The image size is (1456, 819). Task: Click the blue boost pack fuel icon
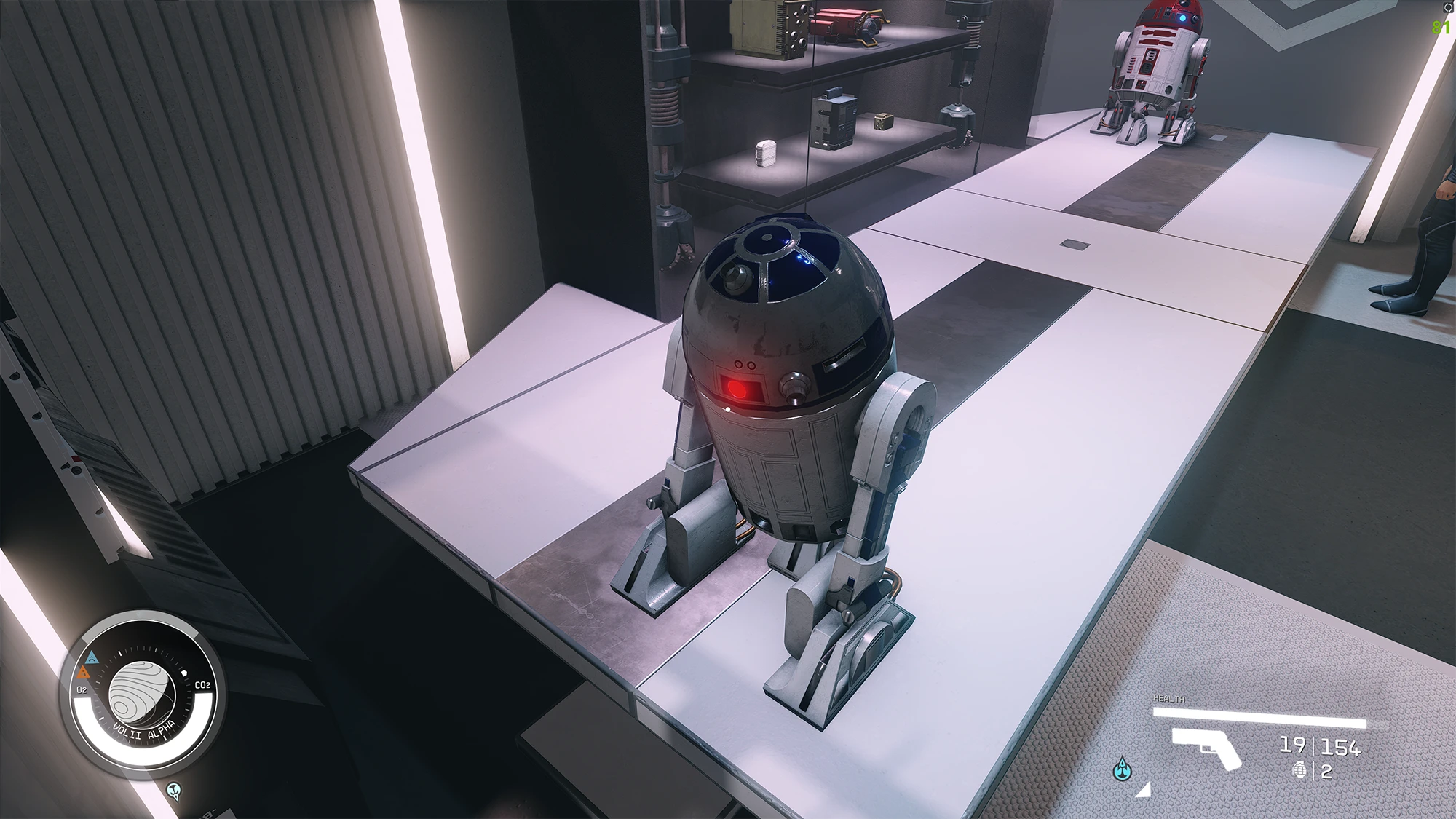(1123, 771)
